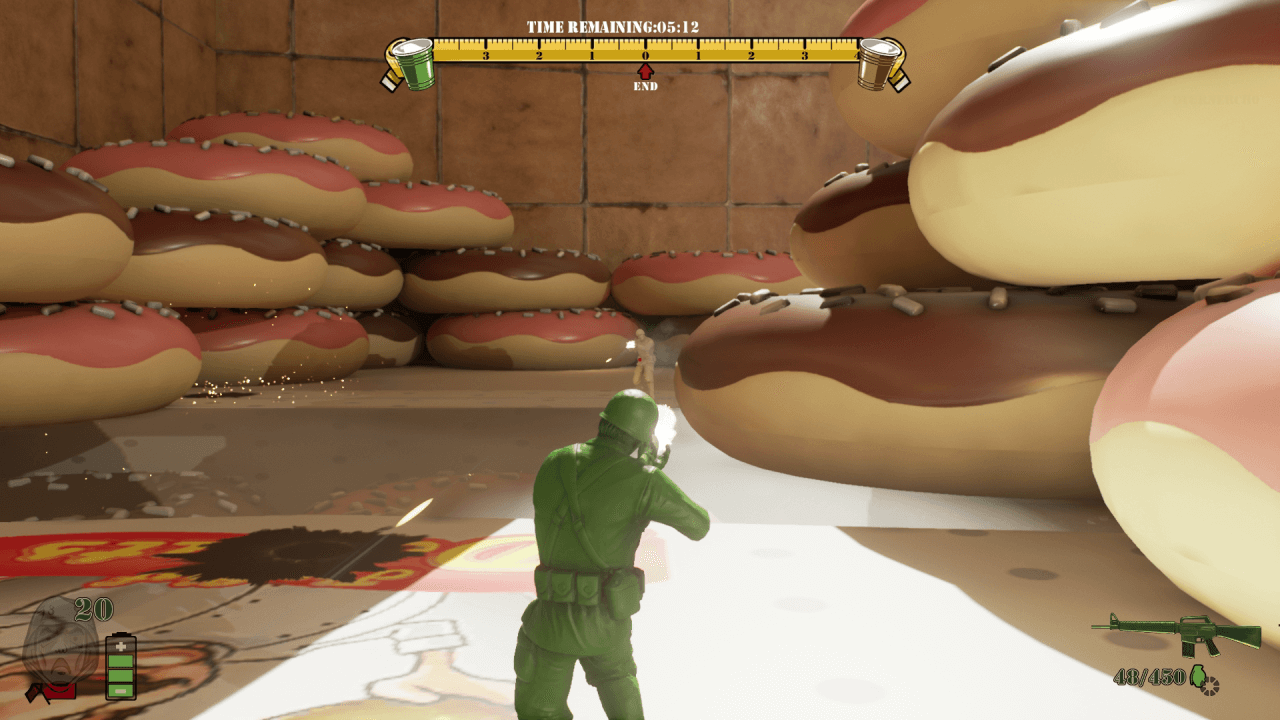Toggle the top green battery segment

click(121, 661)
